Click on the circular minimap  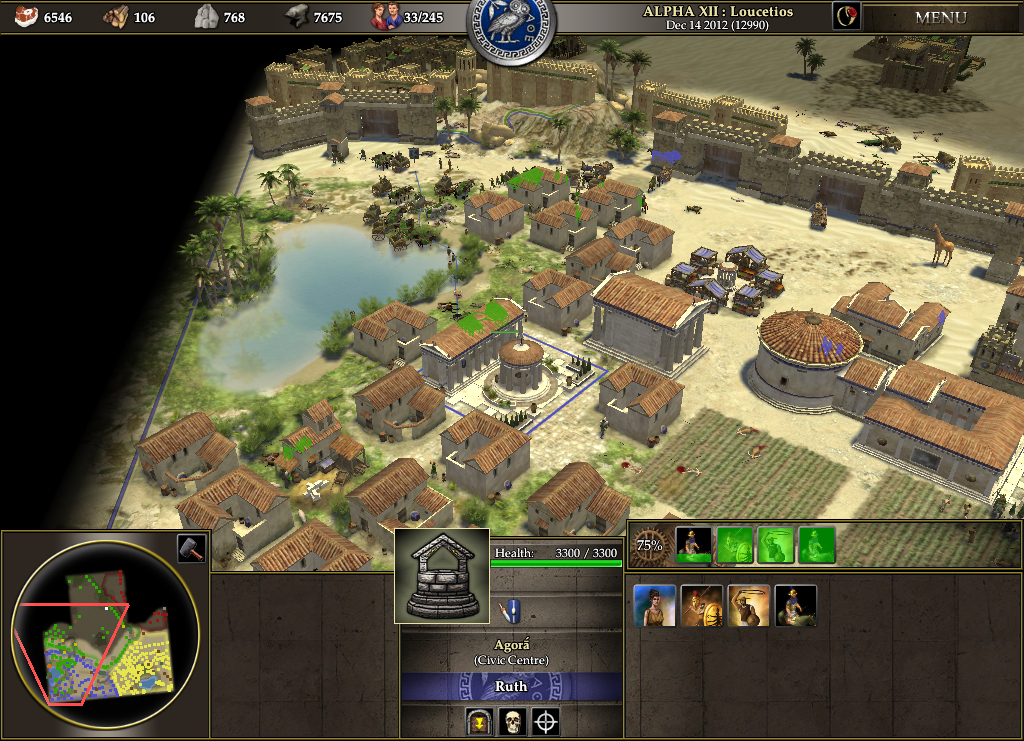tap(105, 637)
